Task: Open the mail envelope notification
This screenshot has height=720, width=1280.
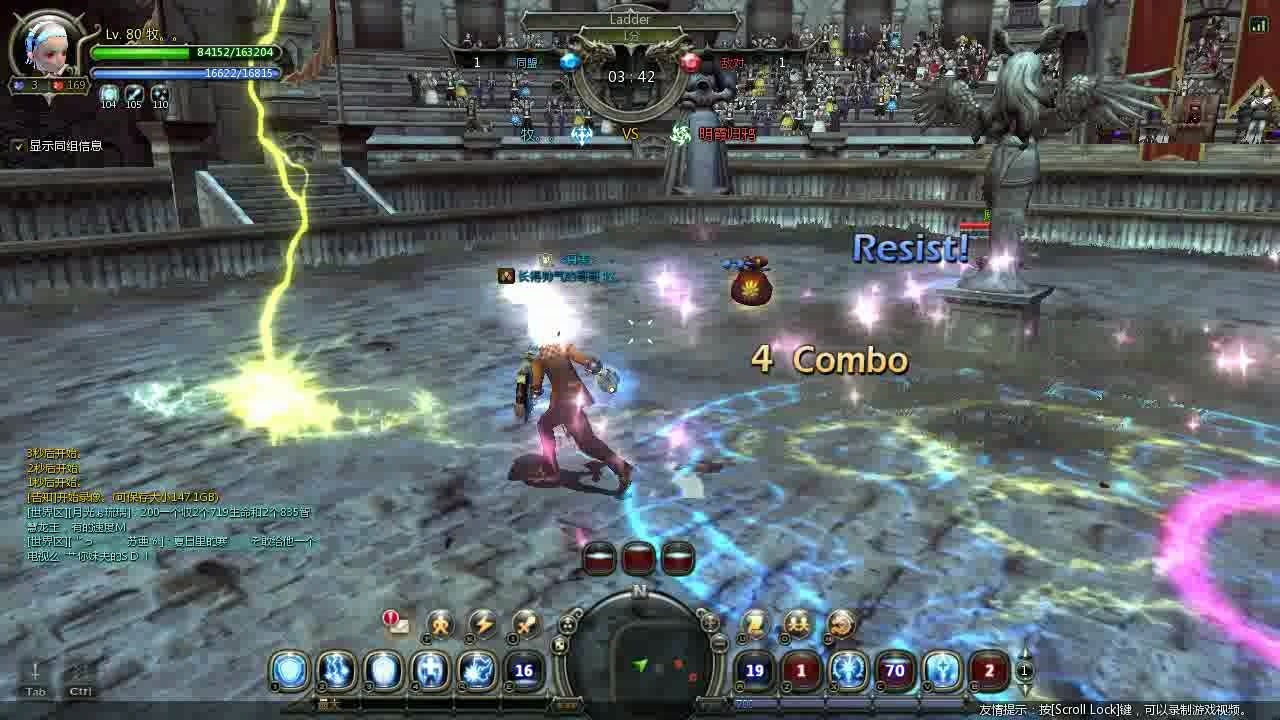Action: point(398,624)
